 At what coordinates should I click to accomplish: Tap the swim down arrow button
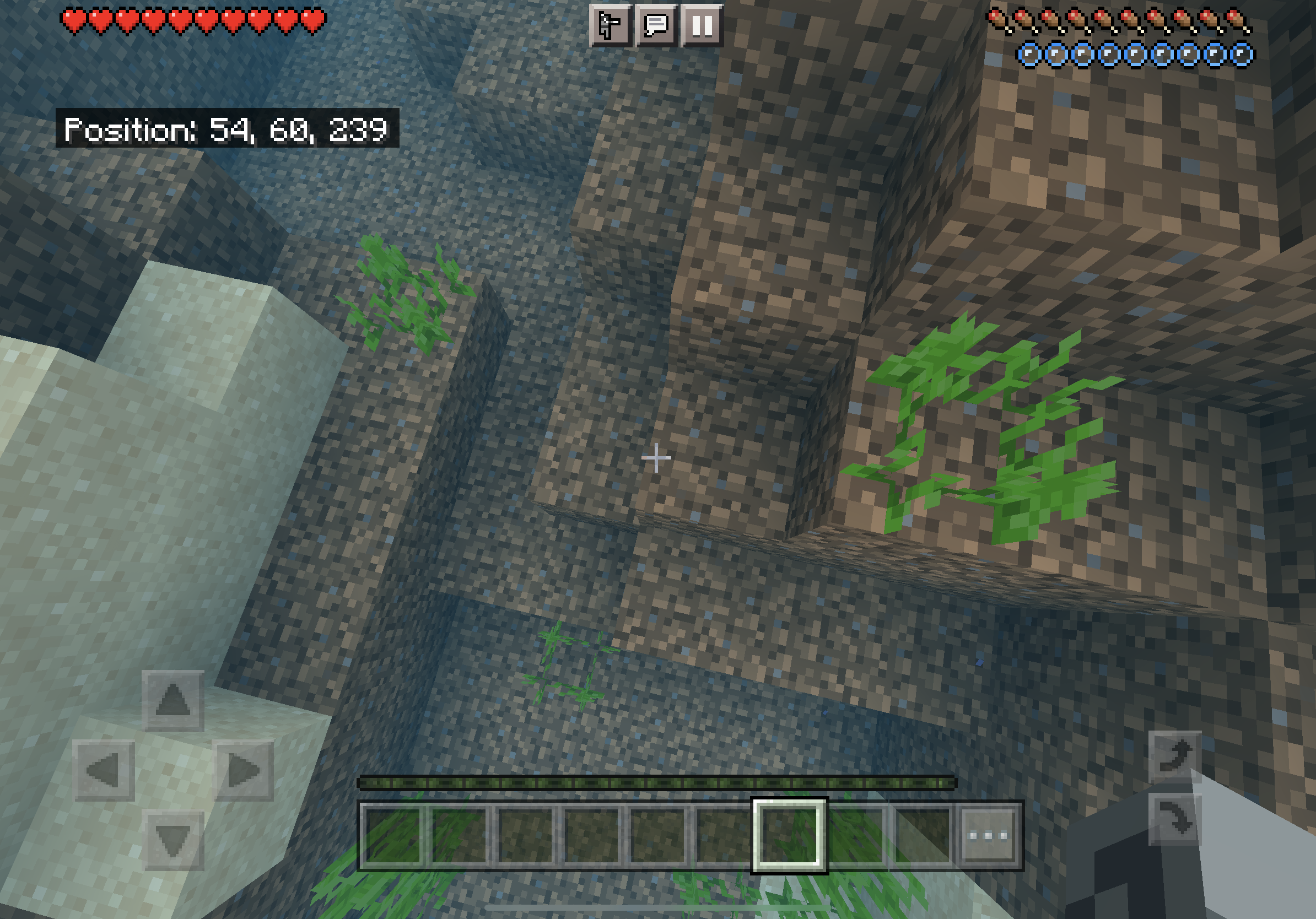[x=1175, y=818]
